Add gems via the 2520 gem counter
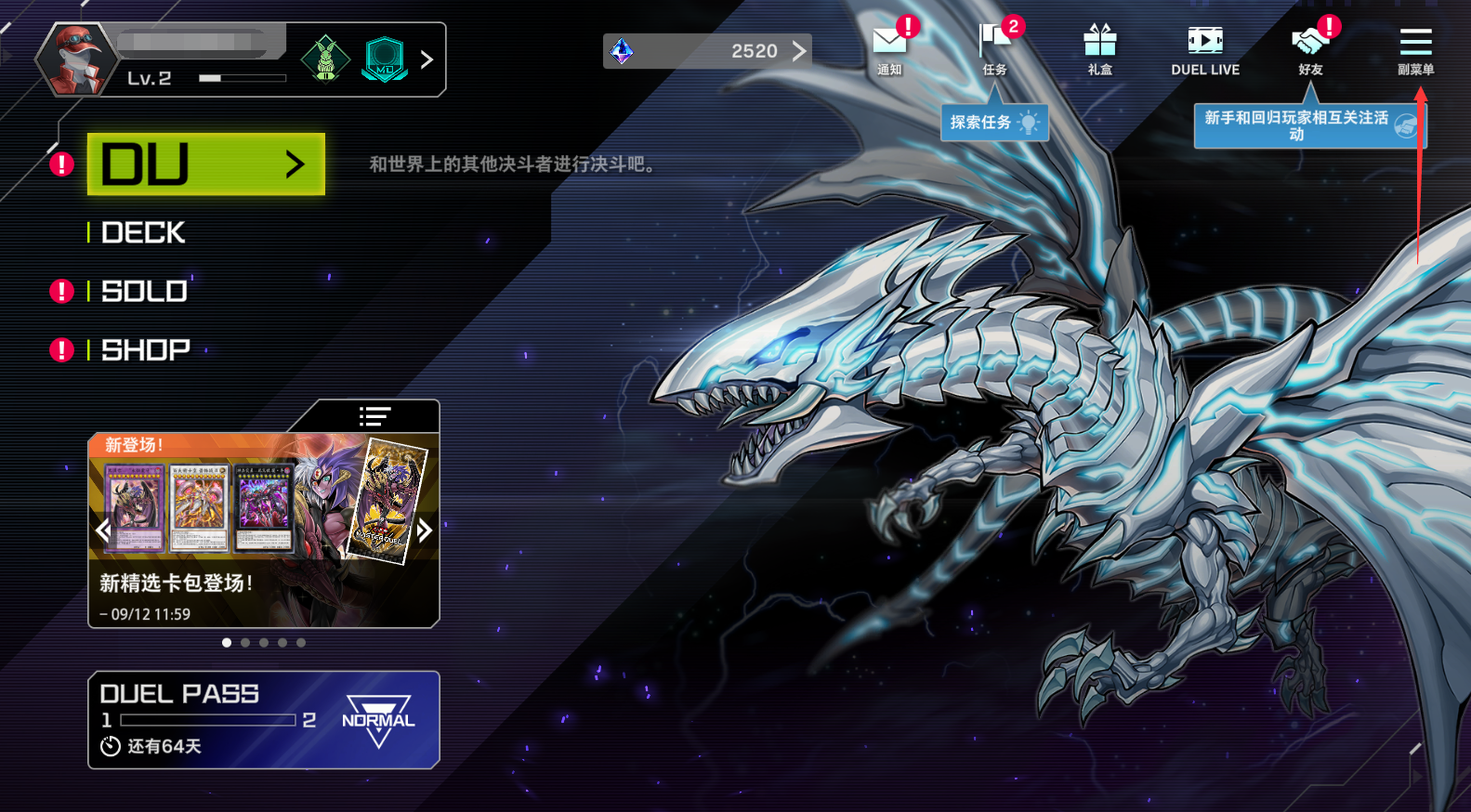Image resolution: width=1471 pixels, height=812 pixels. (x=707, y=51)
